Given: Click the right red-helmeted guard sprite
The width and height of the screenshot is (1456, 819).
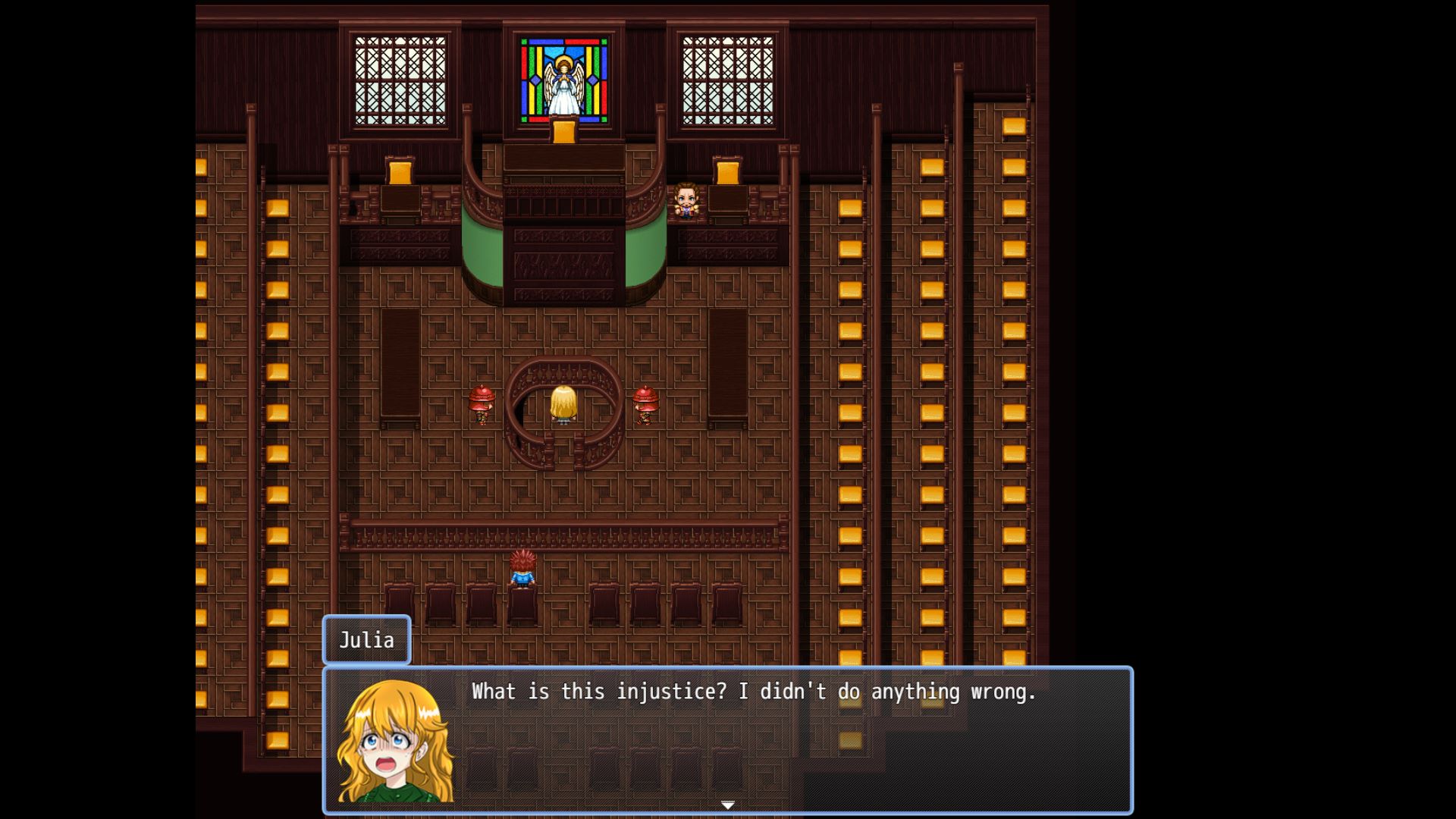Looking at the screenshot, I should tap(644, 406).
